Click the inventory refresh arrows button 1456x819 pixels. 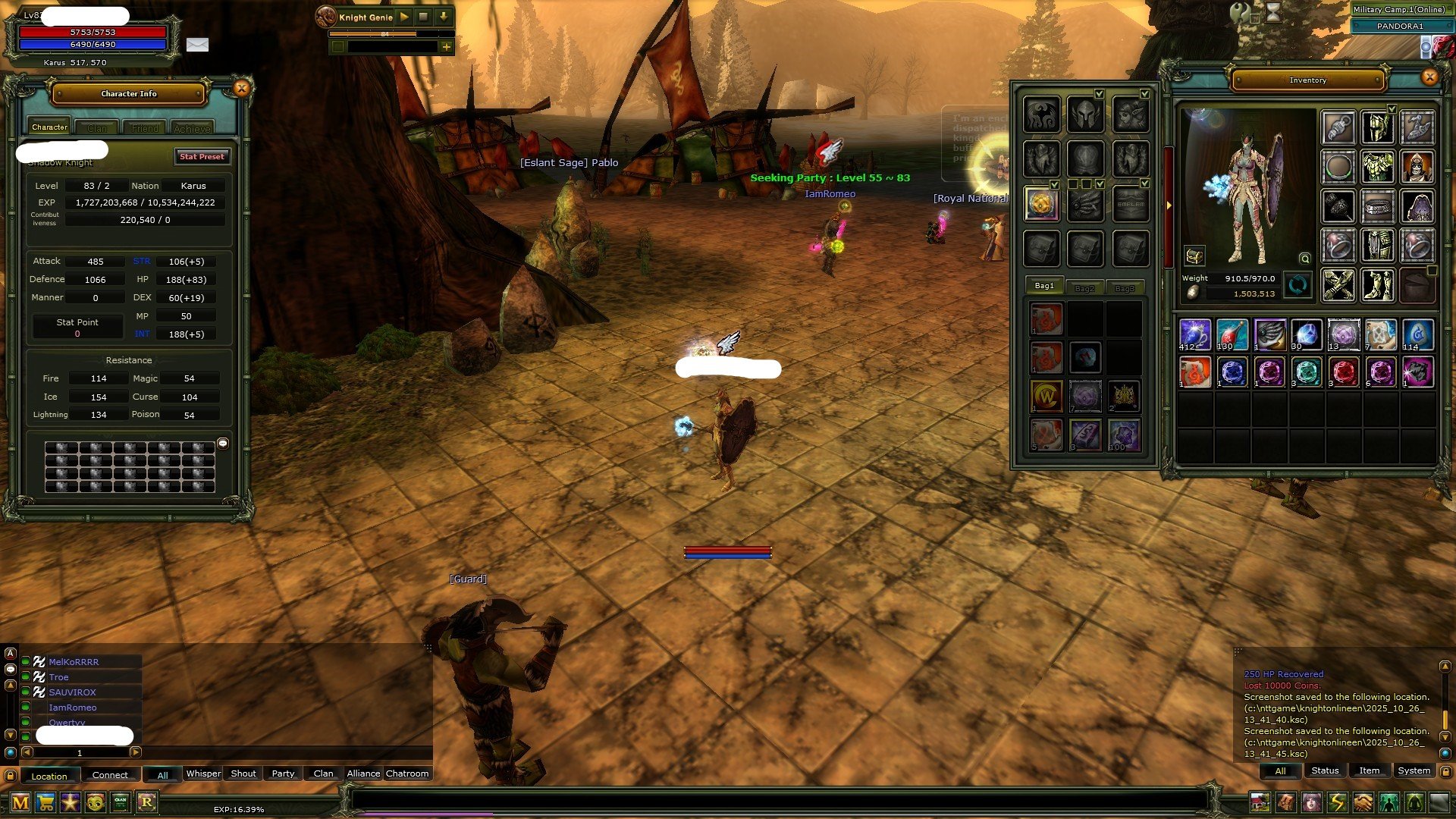1298,286
